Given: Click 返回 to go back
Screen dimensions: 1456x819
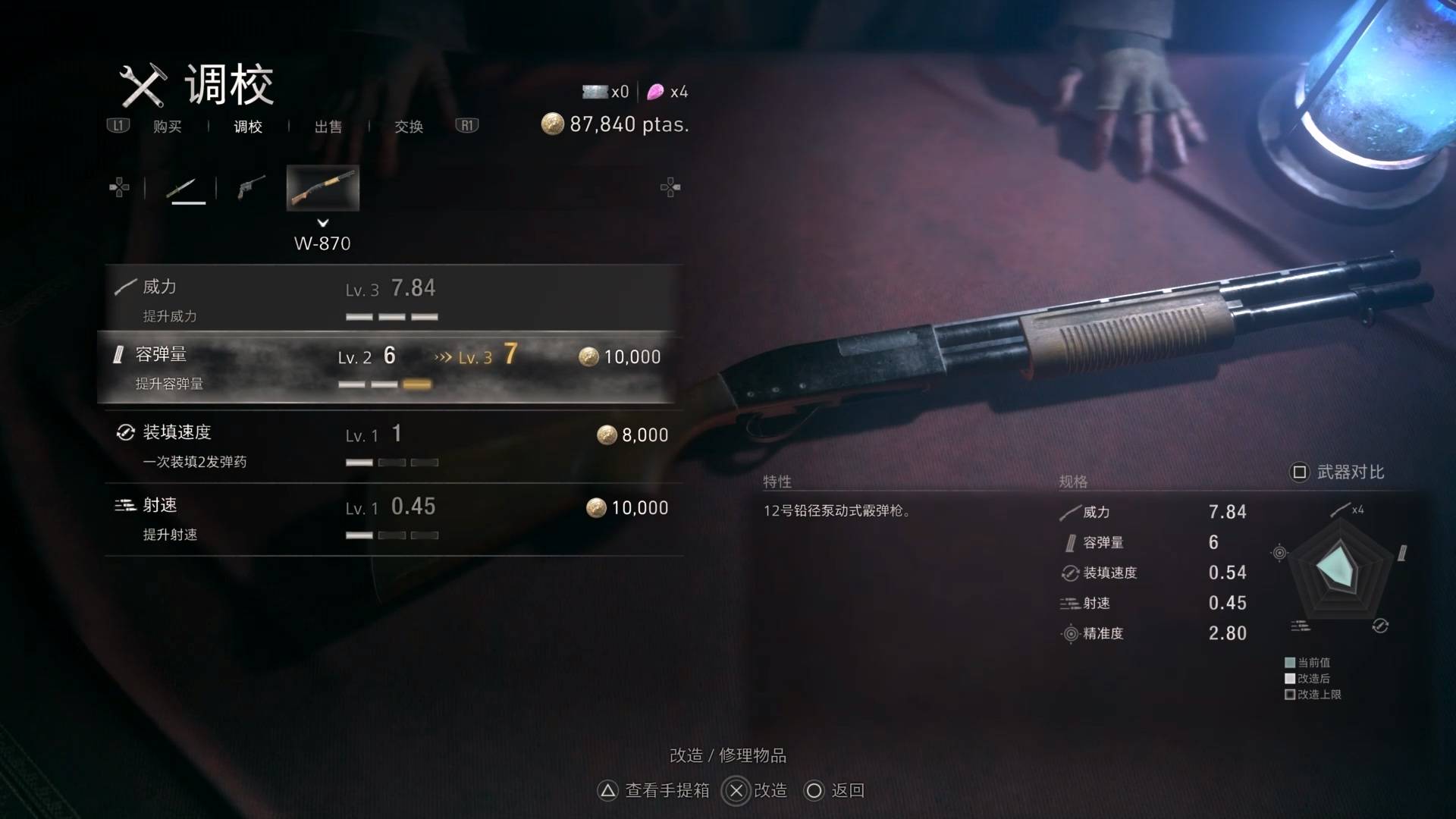Looking at the screenshot, I should [x=834, y=790].
